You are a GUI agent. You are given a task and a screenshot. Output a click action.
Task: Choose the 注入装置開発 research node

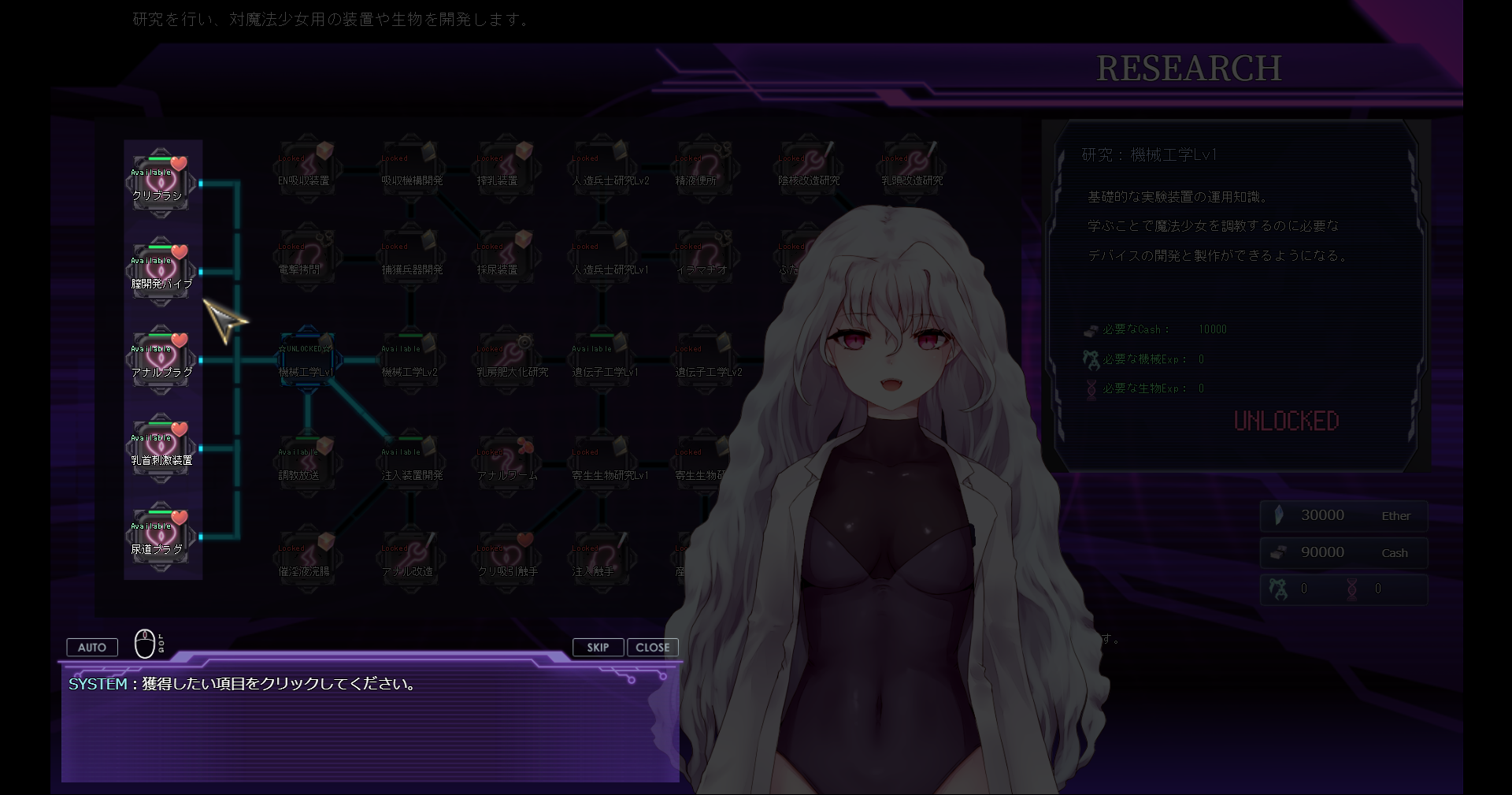[x=410, y=463]
